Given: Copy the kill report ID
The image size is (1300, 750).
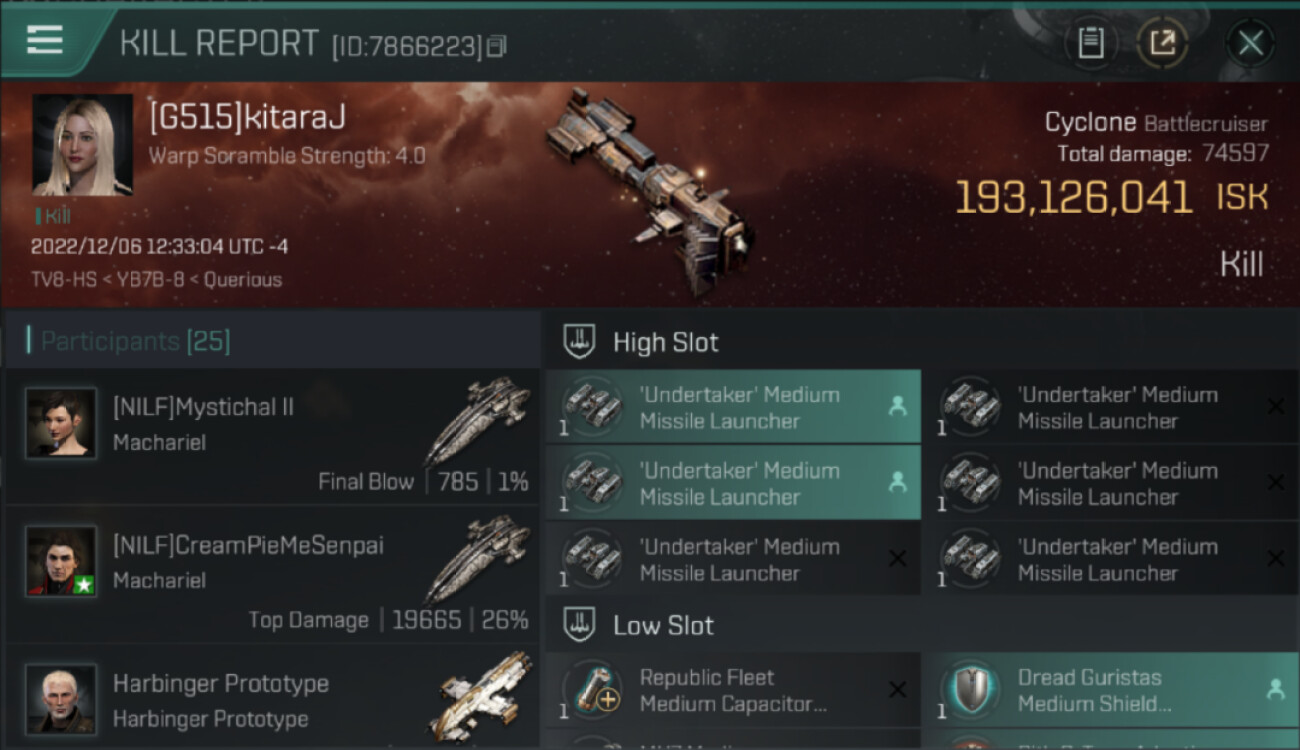Looking at the screenshot, I should coord(497,46).
